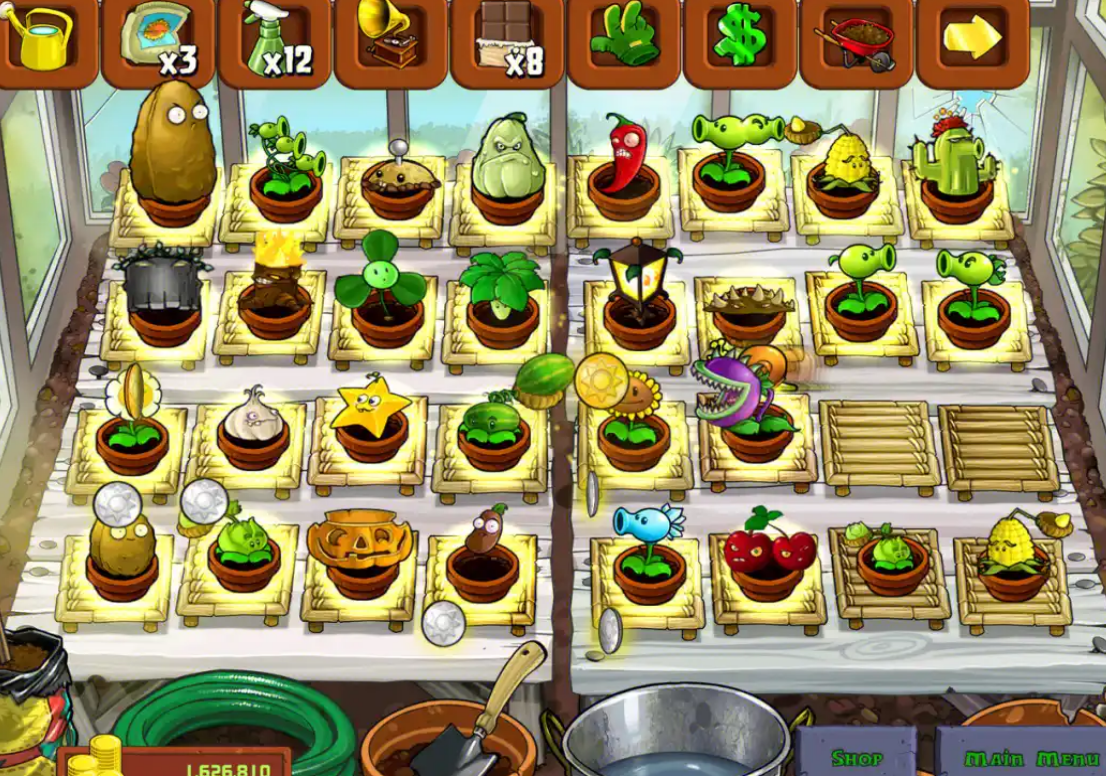Select the golden phonograph tool
This screenshot has height=776, width=1106.
390,40
